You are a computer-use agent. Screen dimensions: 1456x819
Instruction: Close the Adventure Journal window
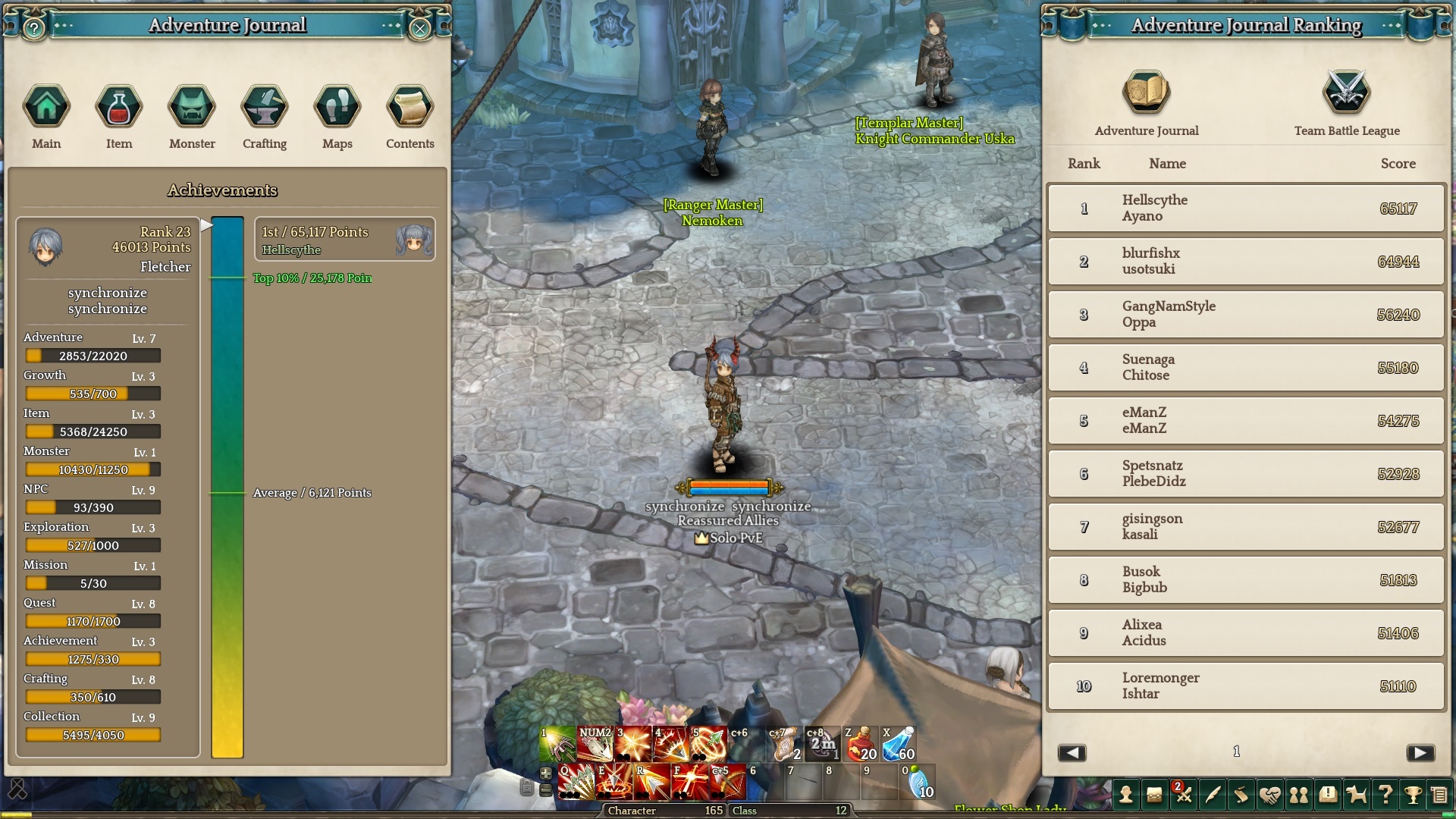tap(420, 29)
